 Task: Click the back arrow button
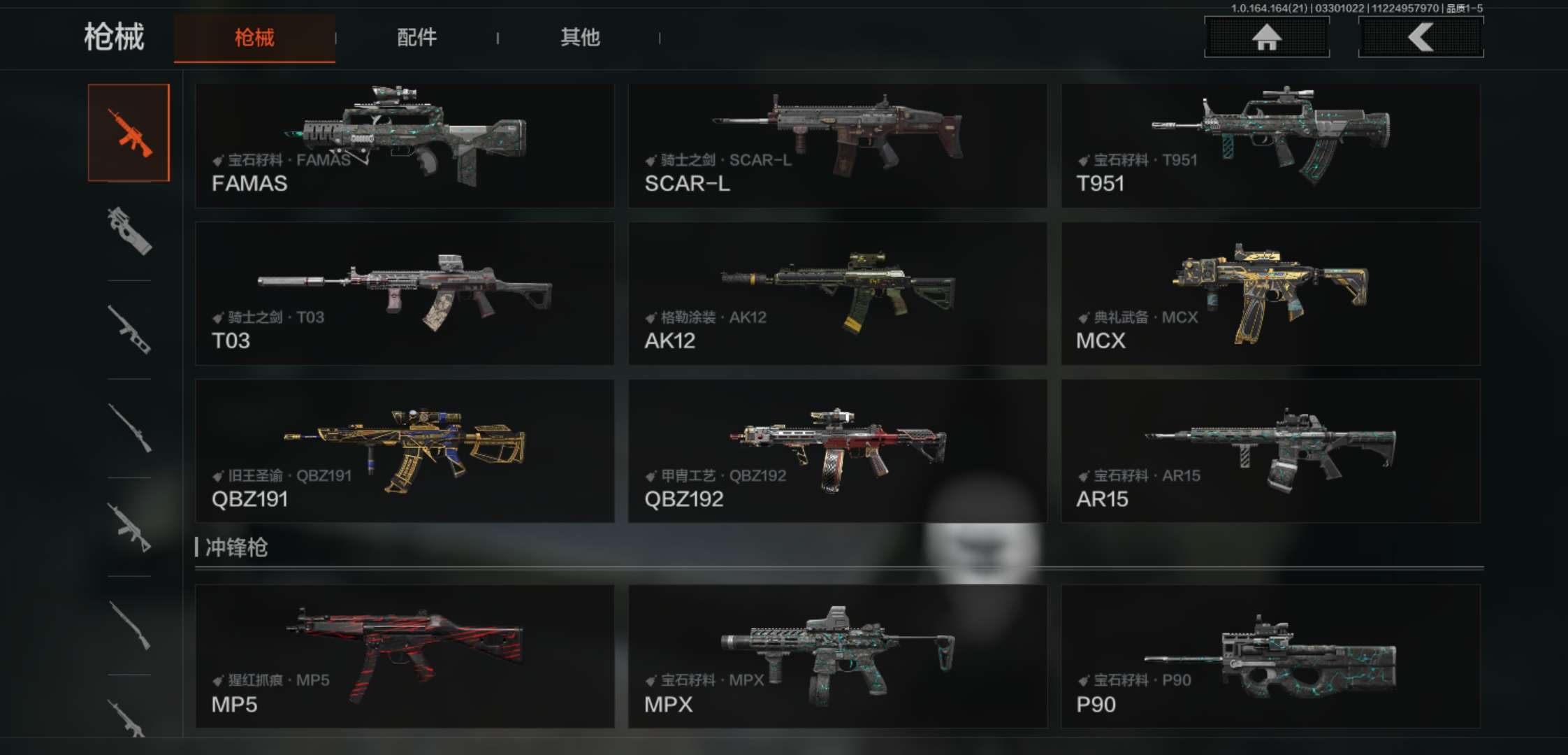(x=1421, y=37)
